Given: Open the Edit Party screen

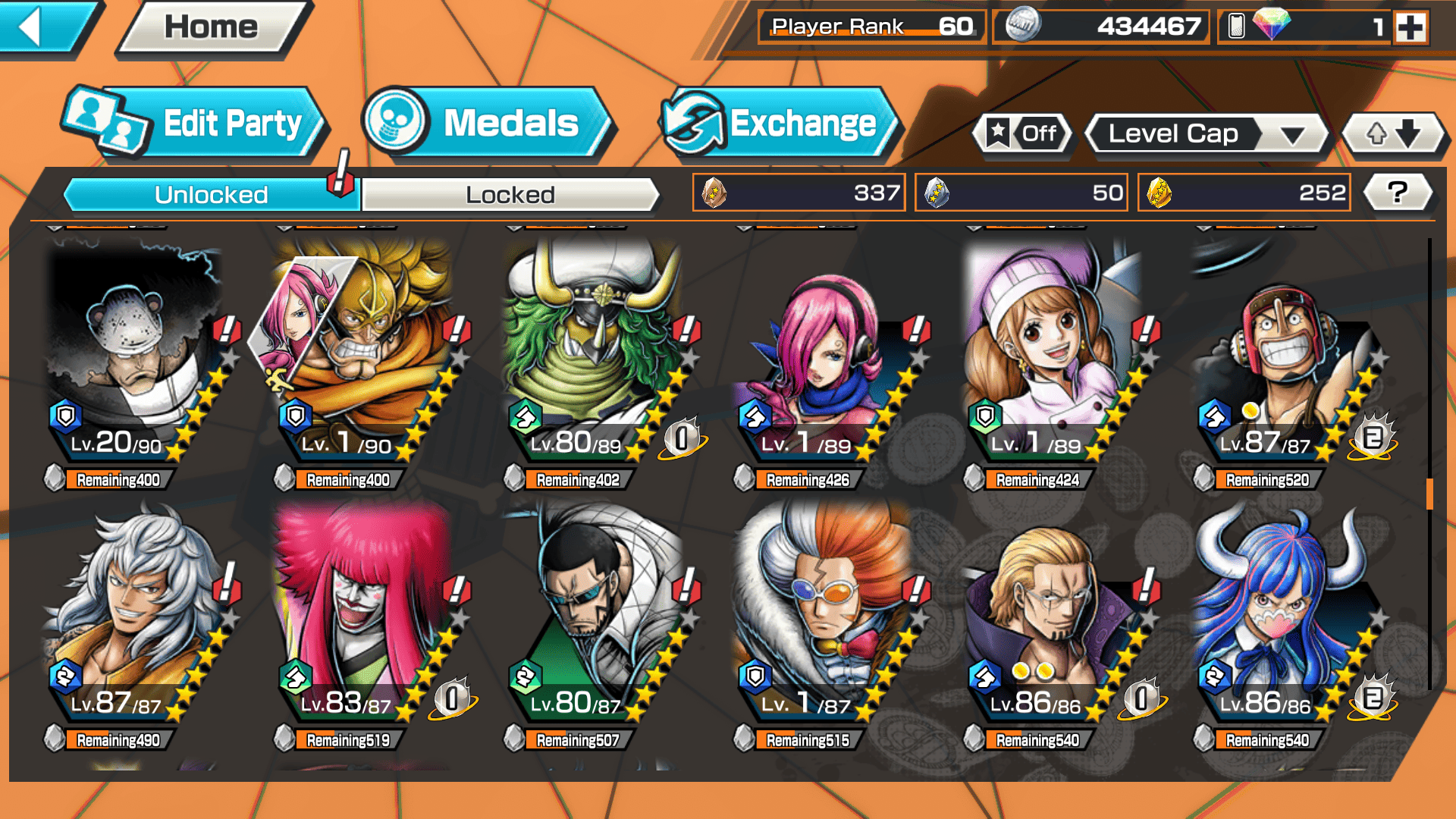Looking at the screenshot, I should click(193, 124).
